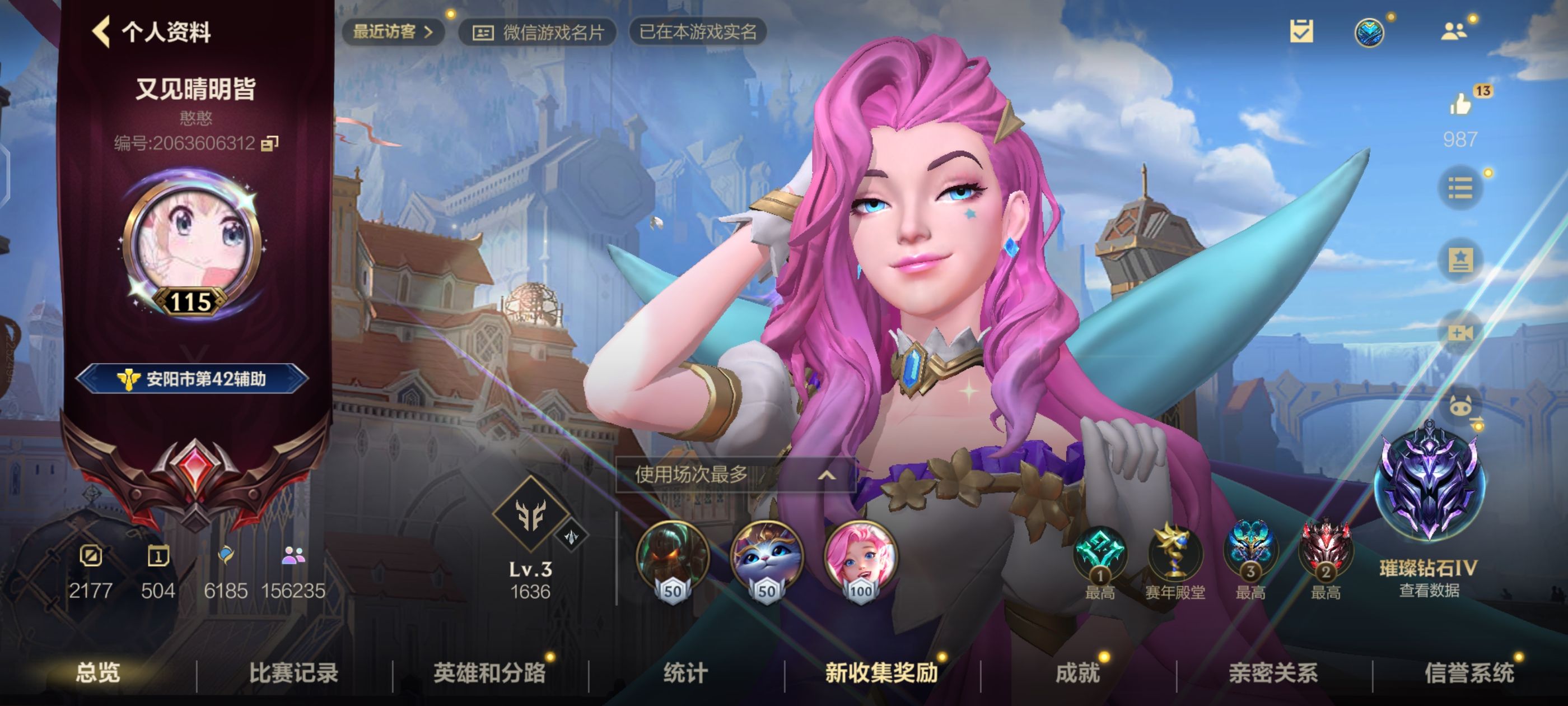Switch to the 比赛记录 tab
This screenshot has width=1568, height=706.
(x=295, y=673)
